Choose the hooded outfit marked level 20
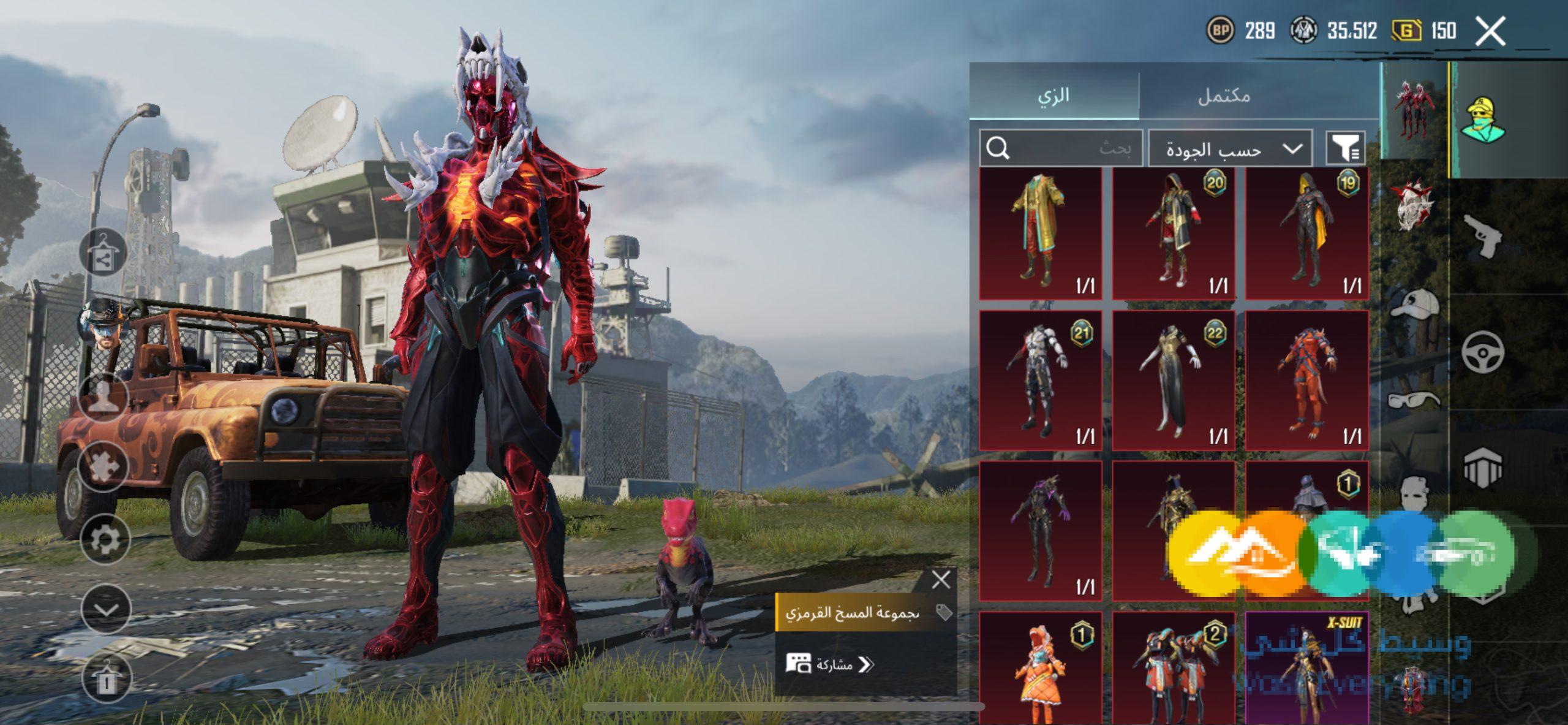This screenshot has height=725, width=1568. coord(1173,233)
